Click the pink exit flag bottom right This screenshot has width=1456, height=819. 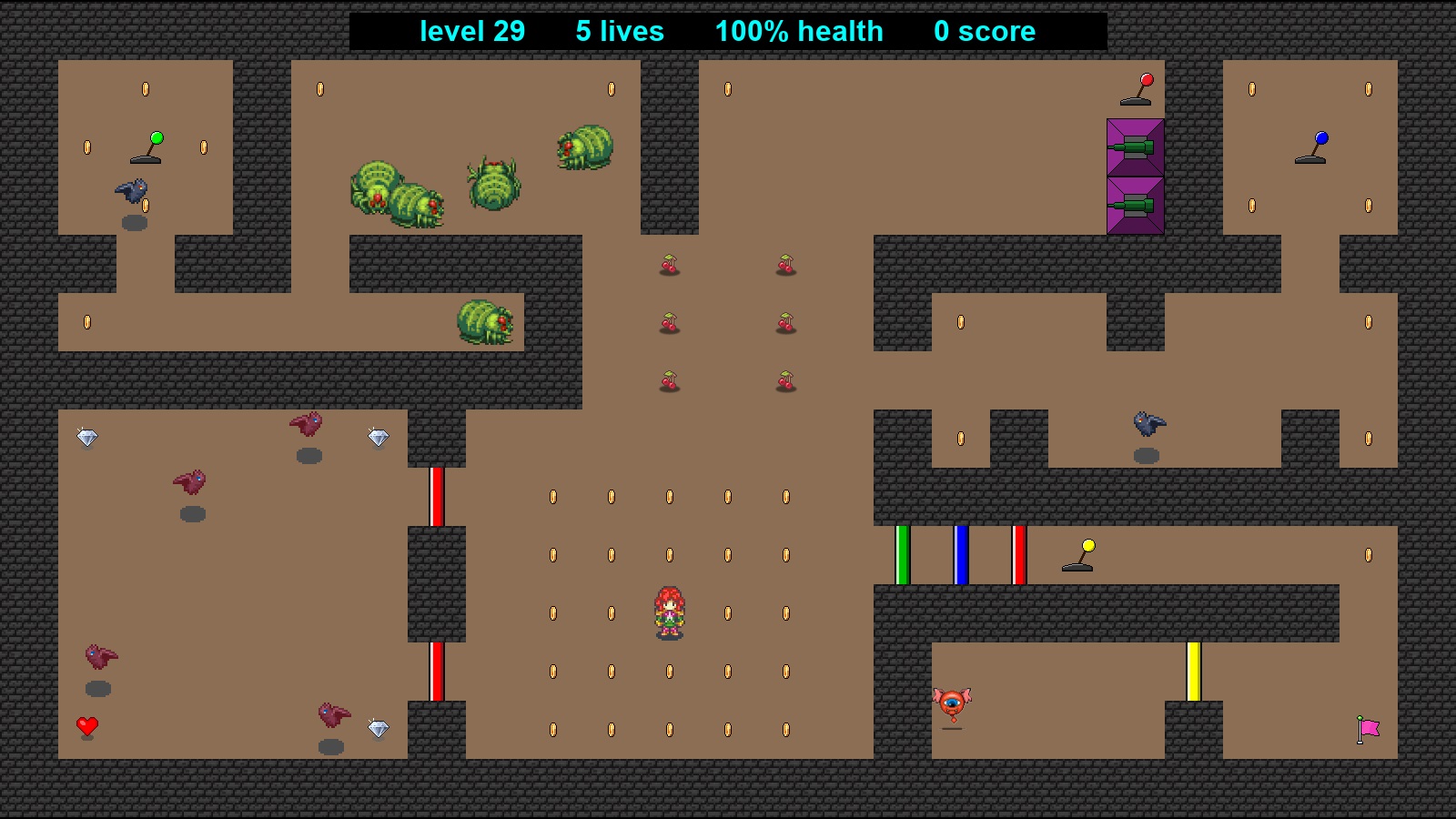pyautogui.click(x=1367, y=728)
